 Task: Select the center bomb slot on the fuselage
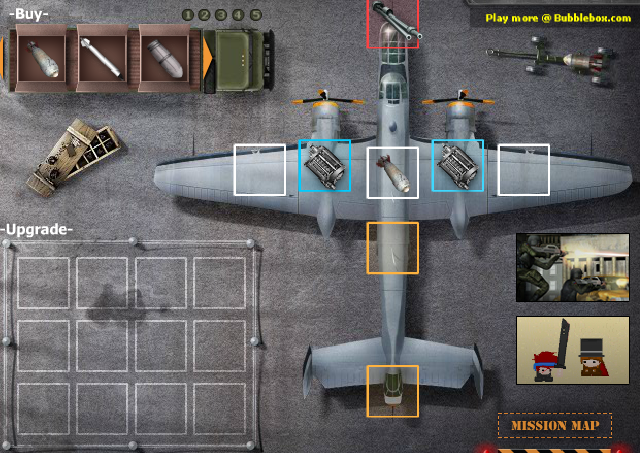pos(392,172)
